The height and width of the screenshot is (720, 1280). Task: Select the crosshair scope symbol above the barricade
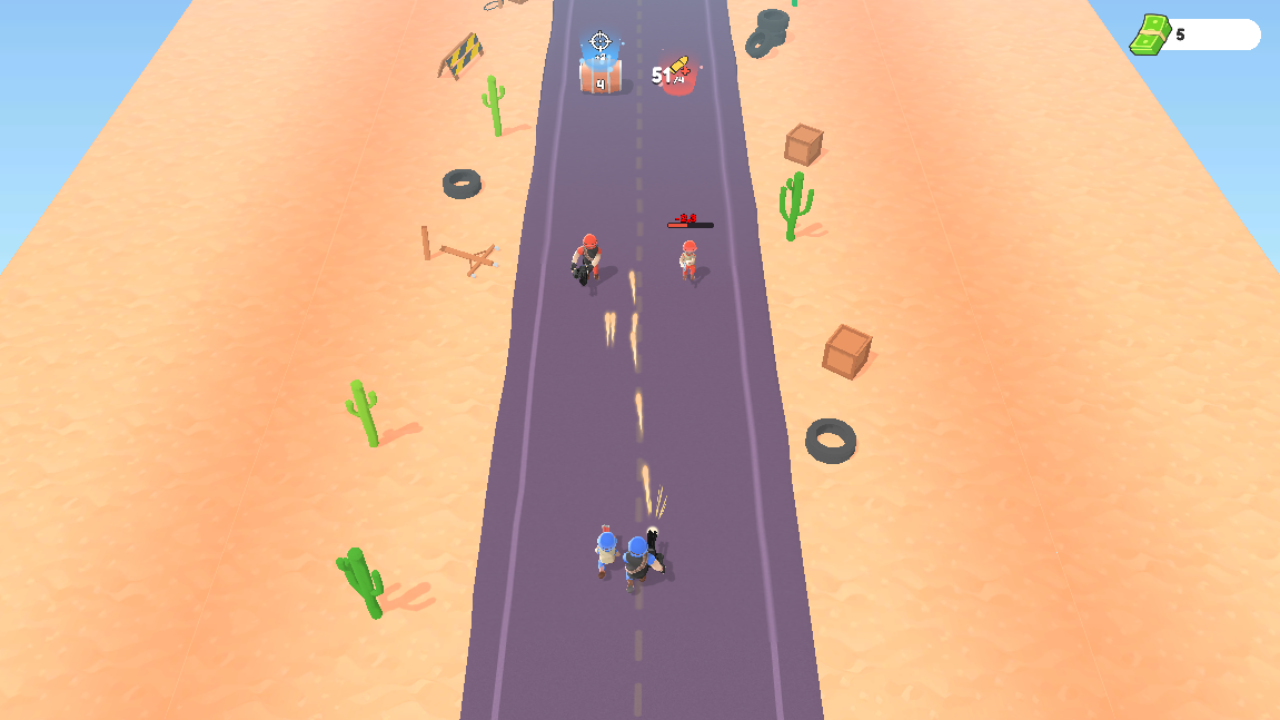[598, 41]
